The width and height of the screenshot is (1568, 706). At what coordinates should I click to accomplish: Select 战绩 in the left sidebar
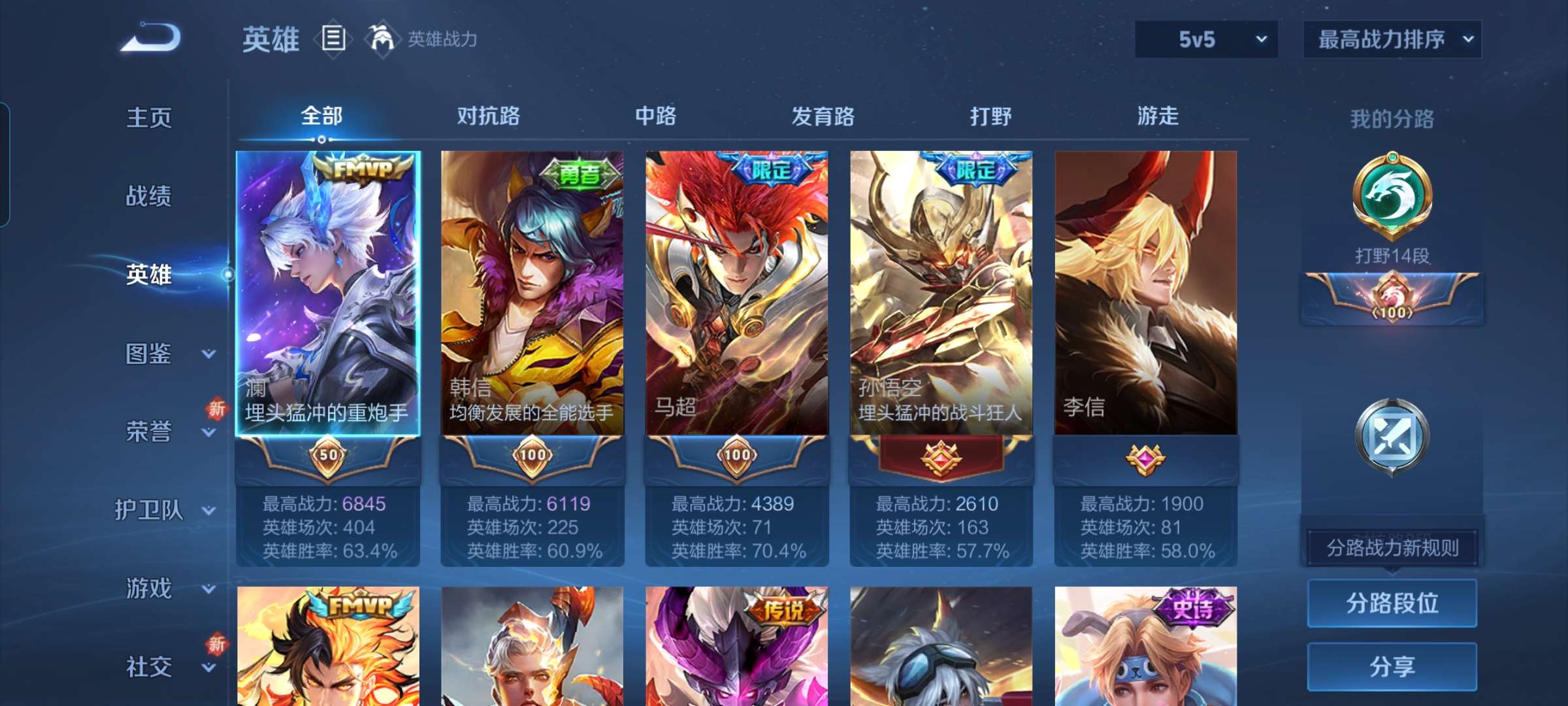pyautogui.click(x=148, y=197)
